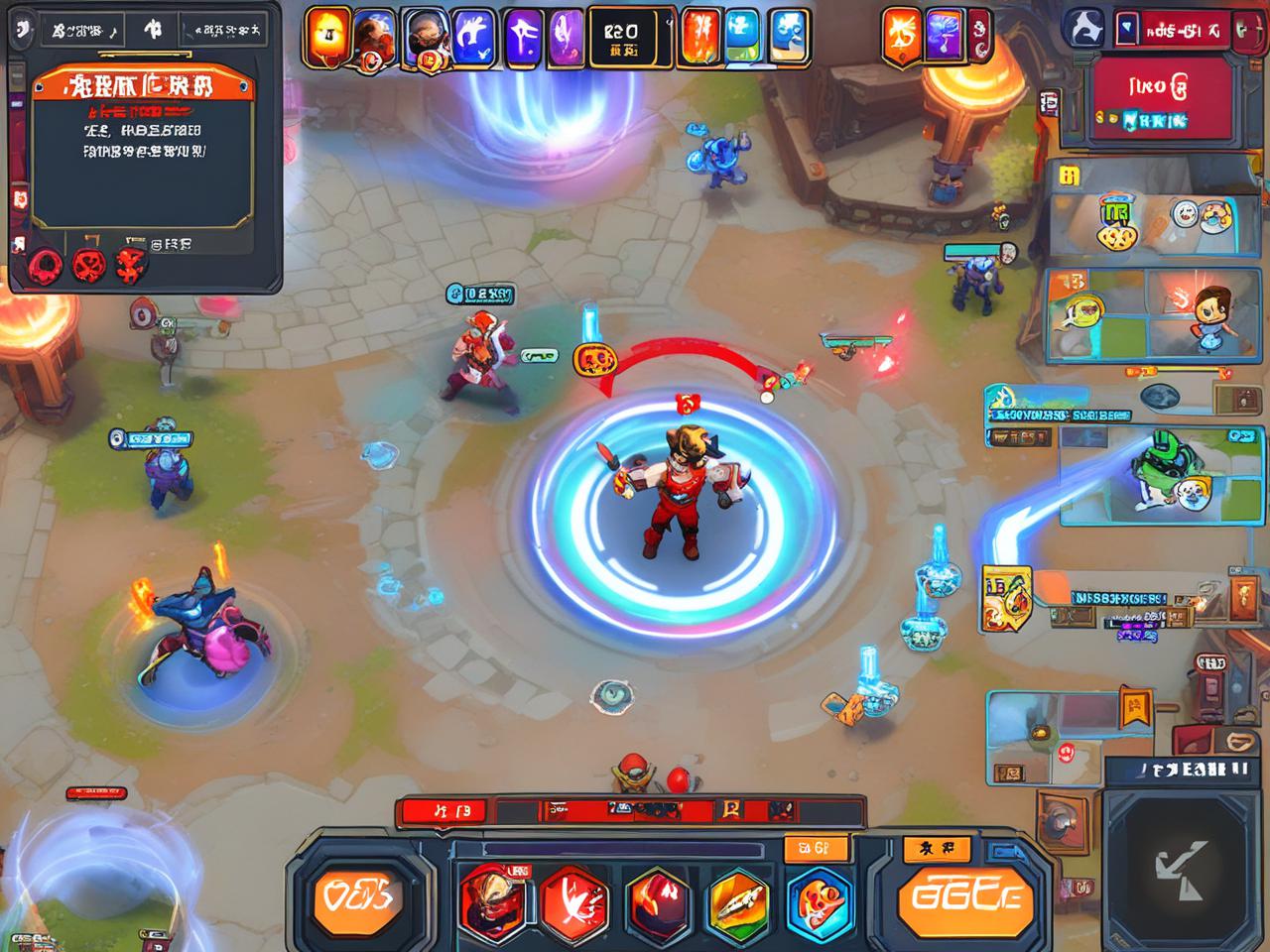Trigger the dark red orb ability

[x=657, y=899]
